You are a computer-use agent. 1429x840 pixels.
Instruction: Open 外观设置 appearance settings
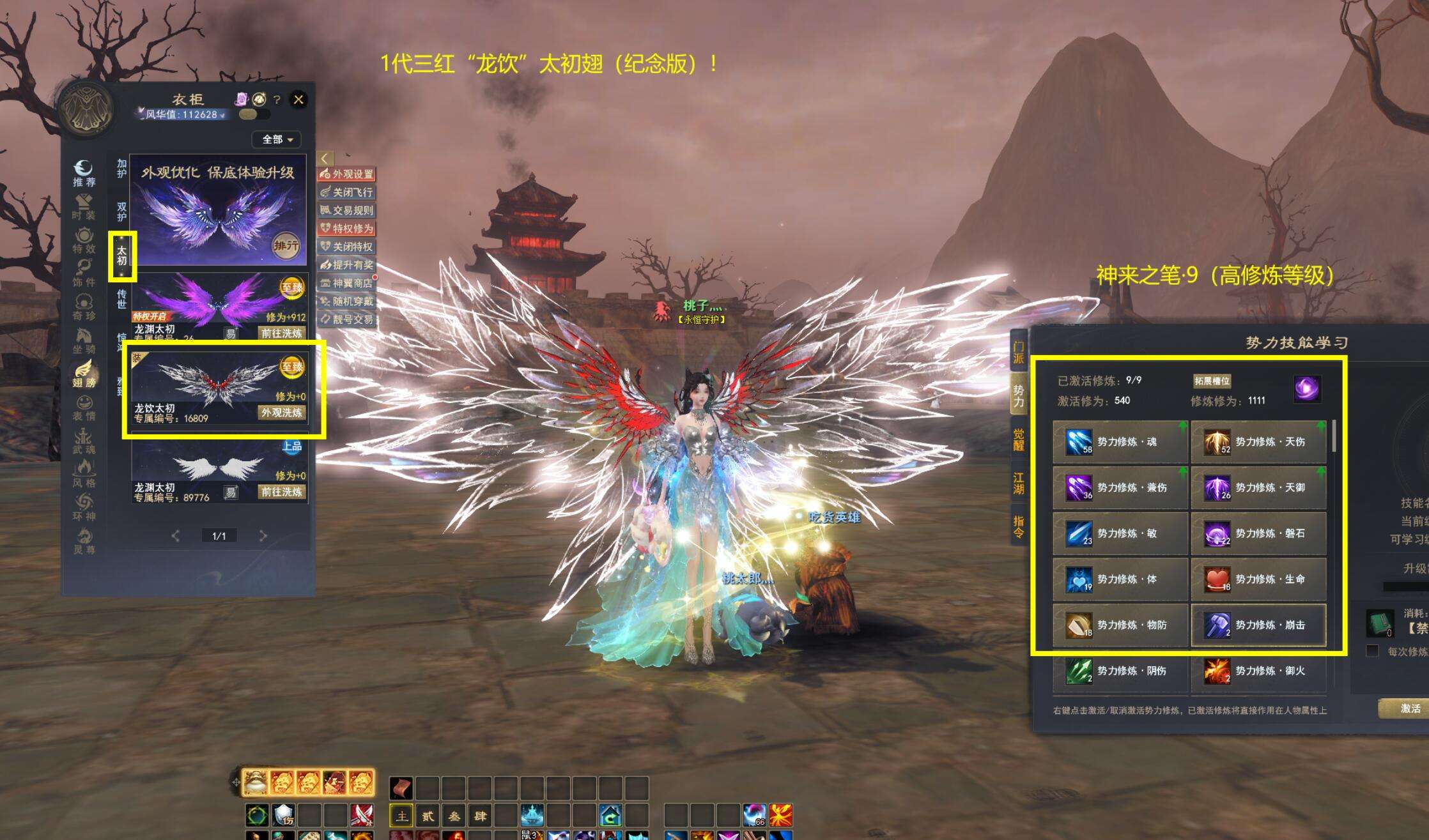(x=346, y=174)
